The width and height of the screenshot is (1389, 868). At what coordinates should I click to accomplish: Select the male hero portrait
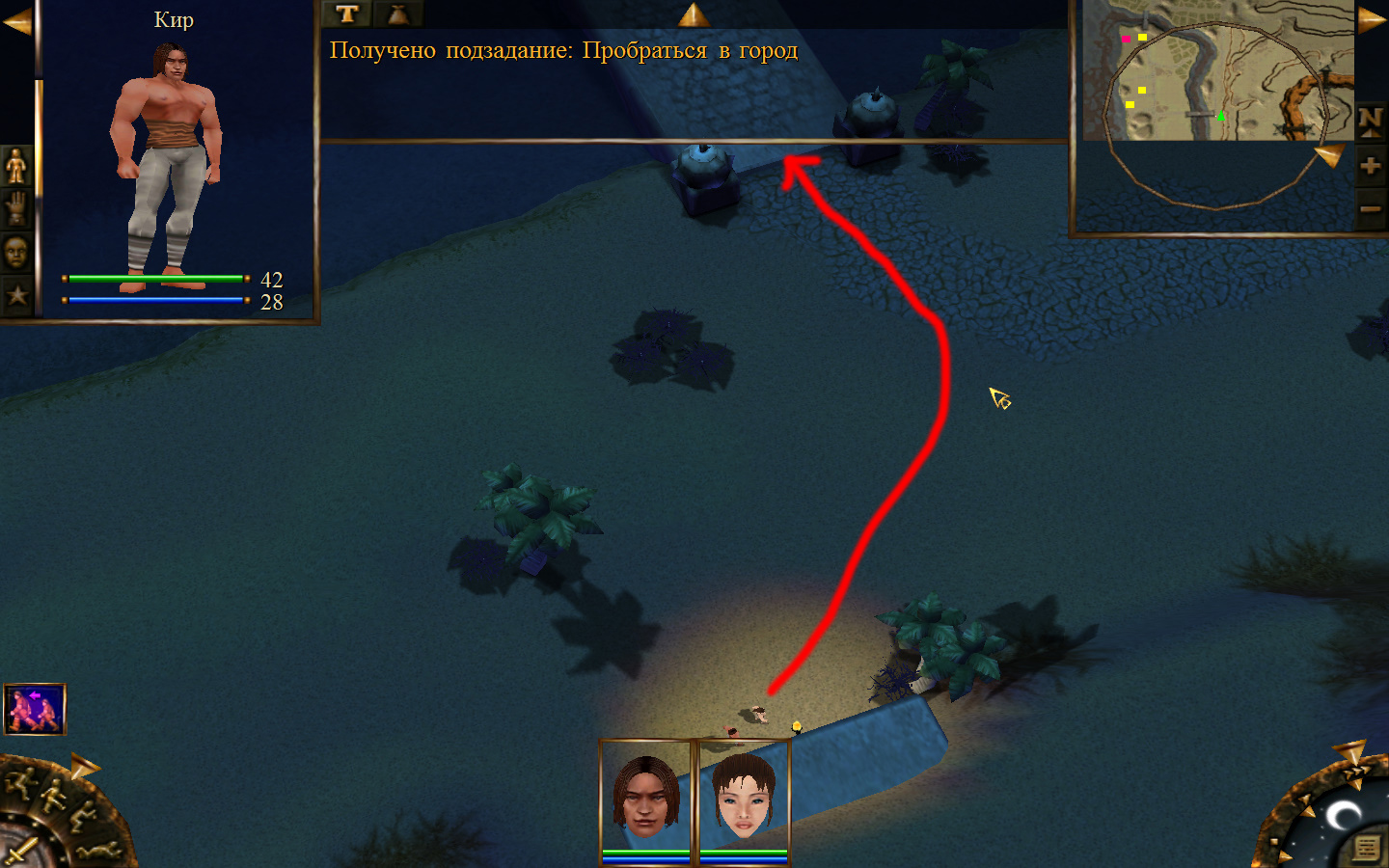646,797
